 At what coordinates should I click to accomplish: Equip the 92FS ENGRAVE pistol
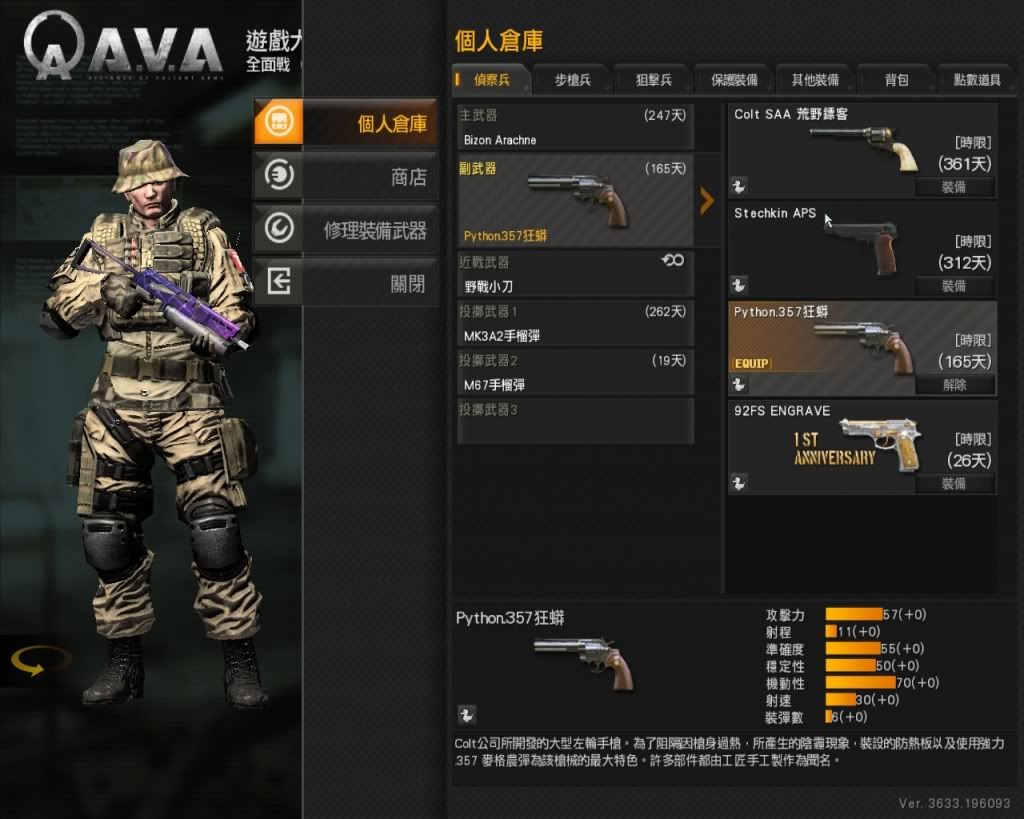954,484
